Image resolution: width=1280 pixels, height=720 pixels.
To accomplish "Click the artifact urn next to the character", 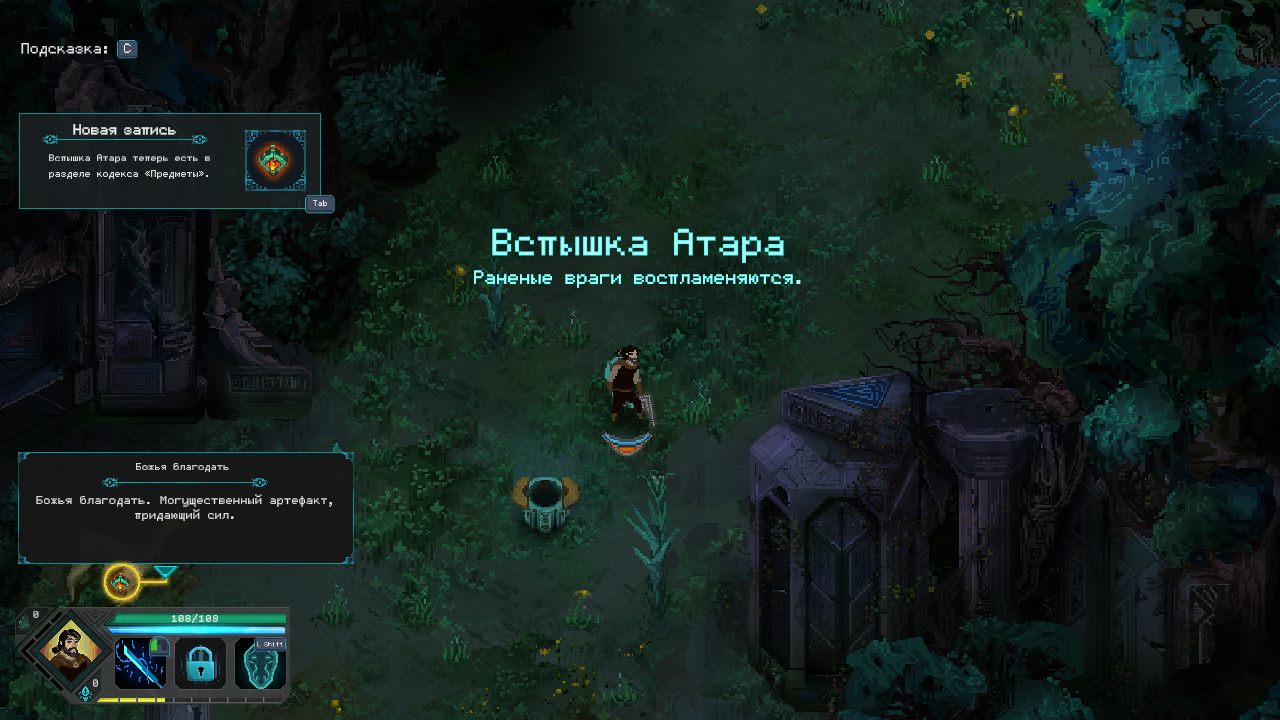I will pyautogui.click(x=547, y=505).
